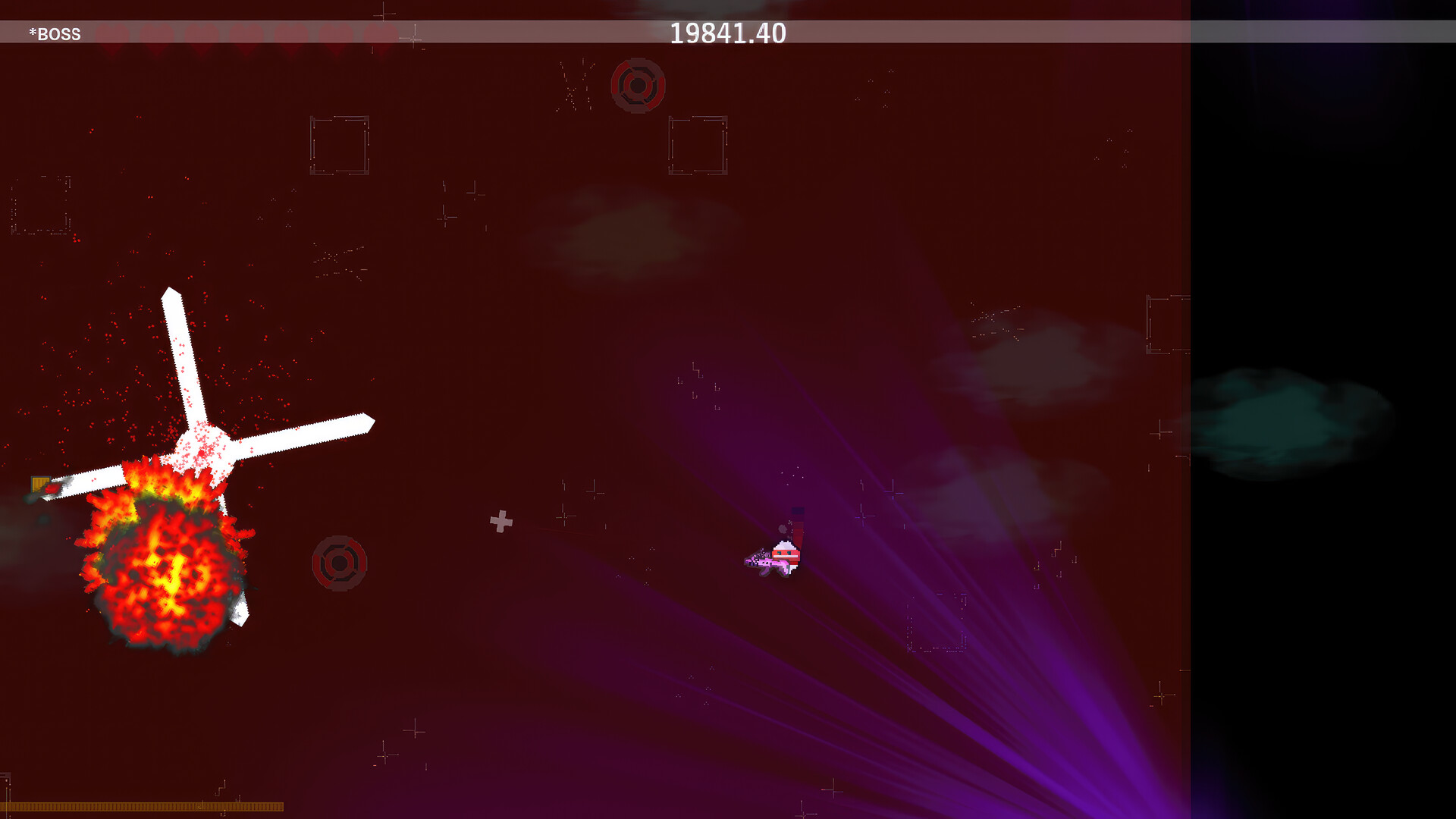Viewport: 1456px width, 819px height.
Task: Click the yellow pickup near the boss explosion
Action: [x=42, y=485]
